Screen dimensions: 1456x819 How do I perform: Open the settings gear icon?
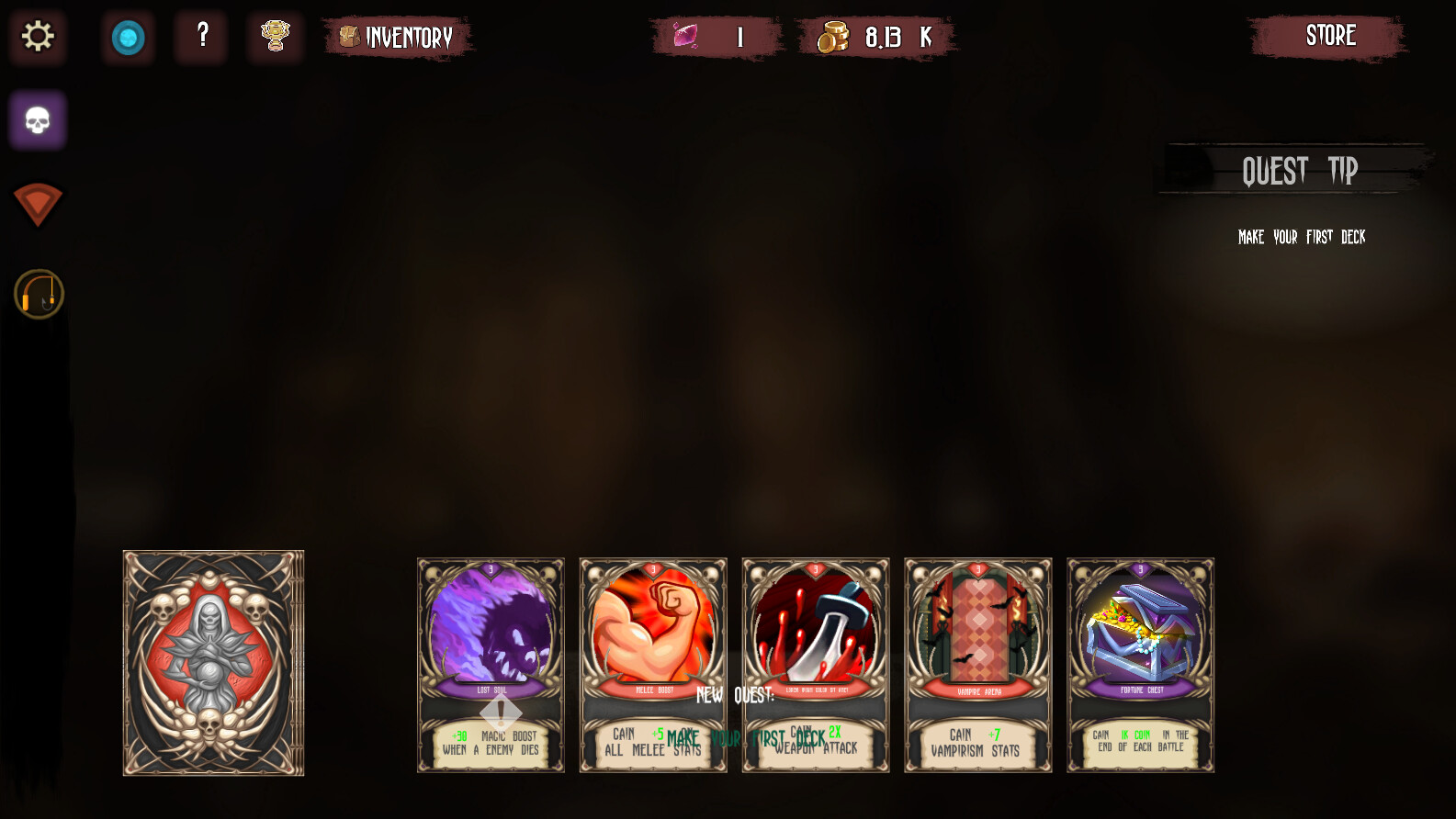(x=37, y=38)
